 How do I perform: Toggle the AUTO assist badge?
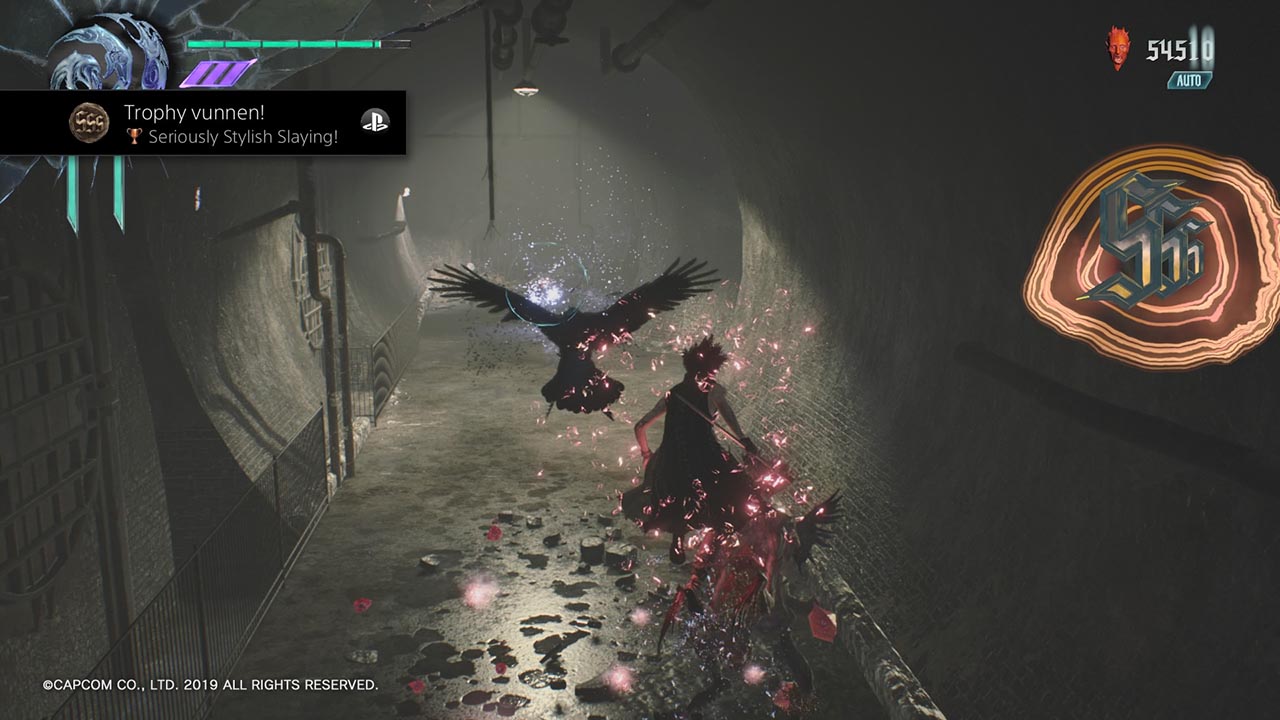1190,80
